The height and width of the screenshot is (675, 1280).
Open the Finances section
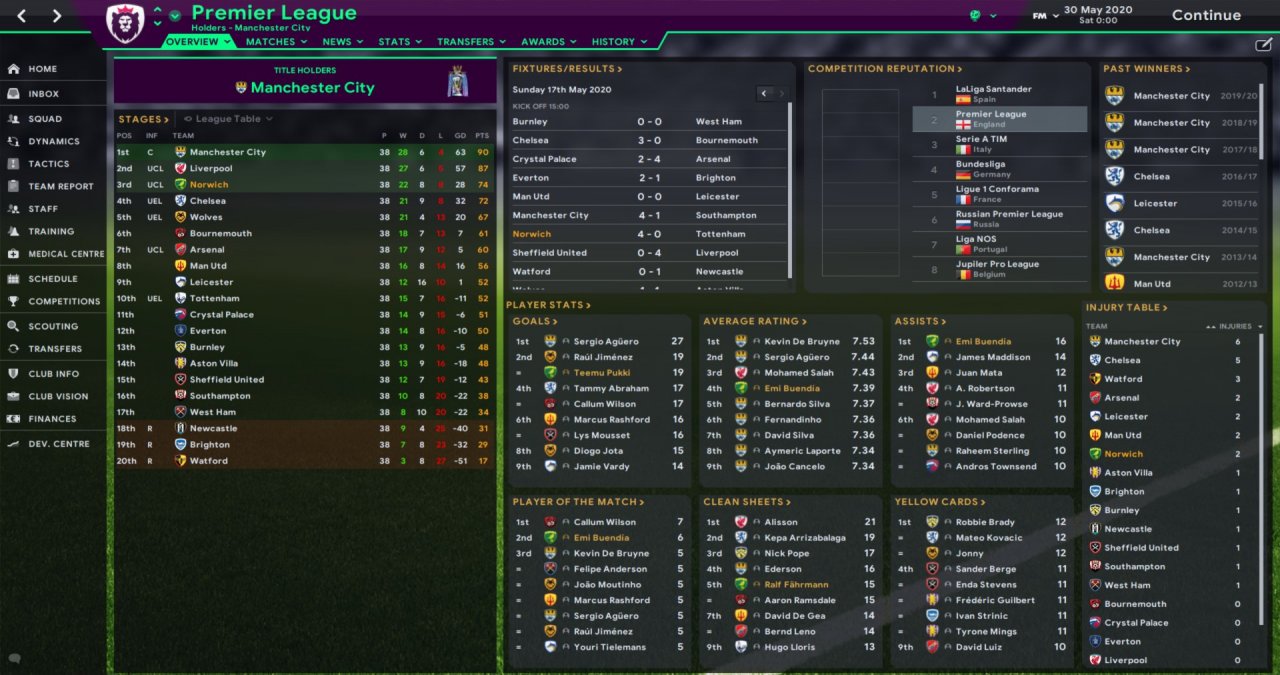coord(52,419)
